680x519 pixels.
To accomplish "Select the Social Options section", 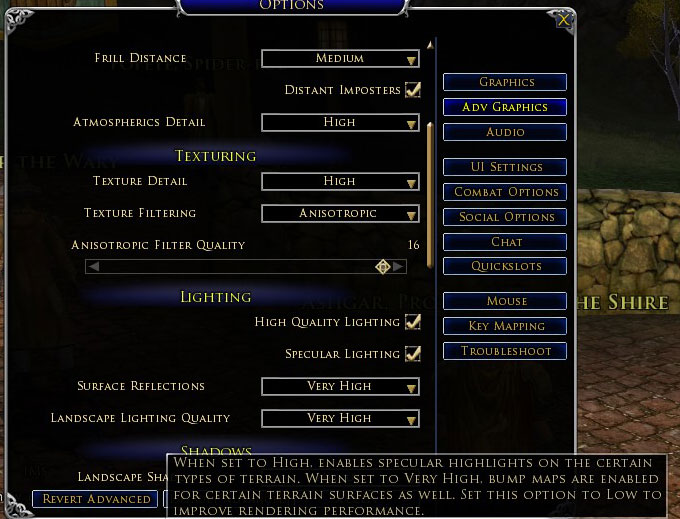I will click(x=505, y=217).
